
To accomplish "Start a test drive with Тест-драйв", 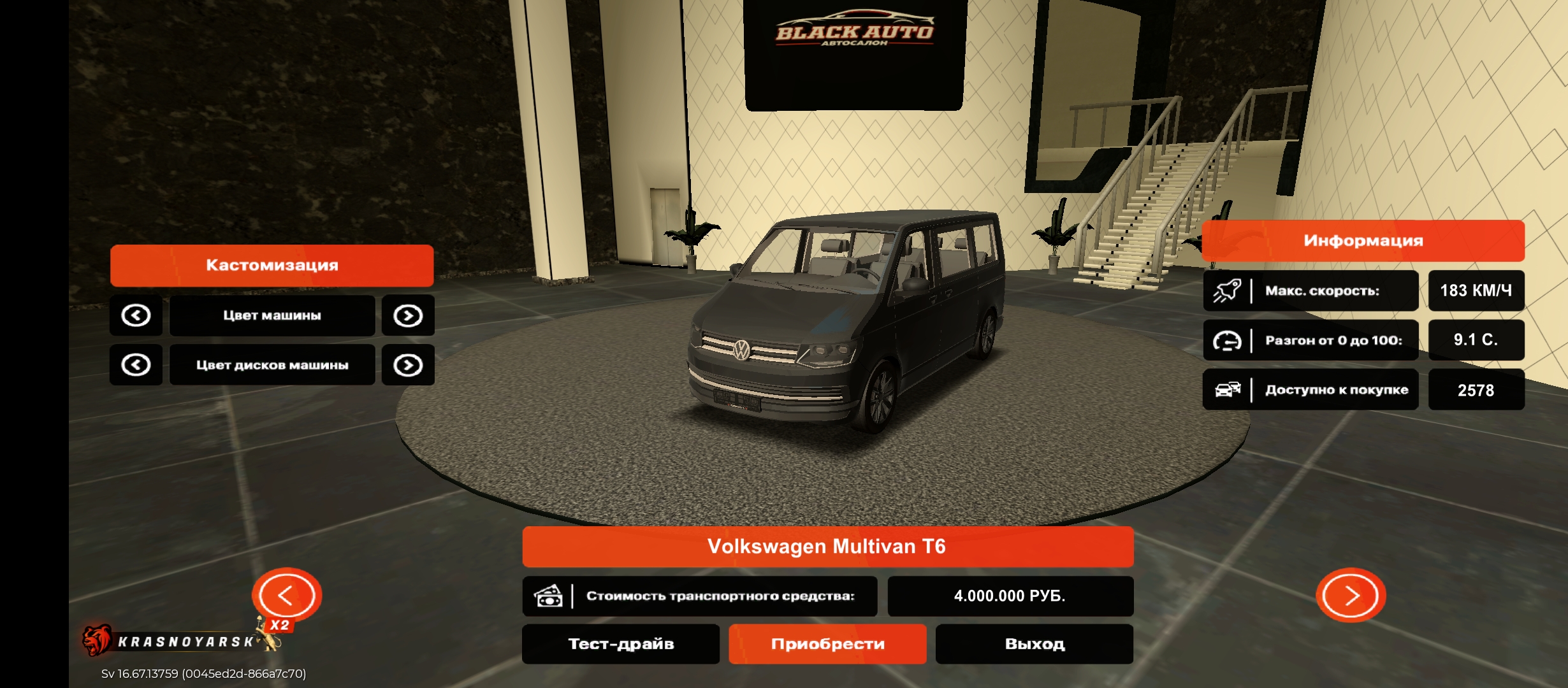I will click(x=621, y=644).
